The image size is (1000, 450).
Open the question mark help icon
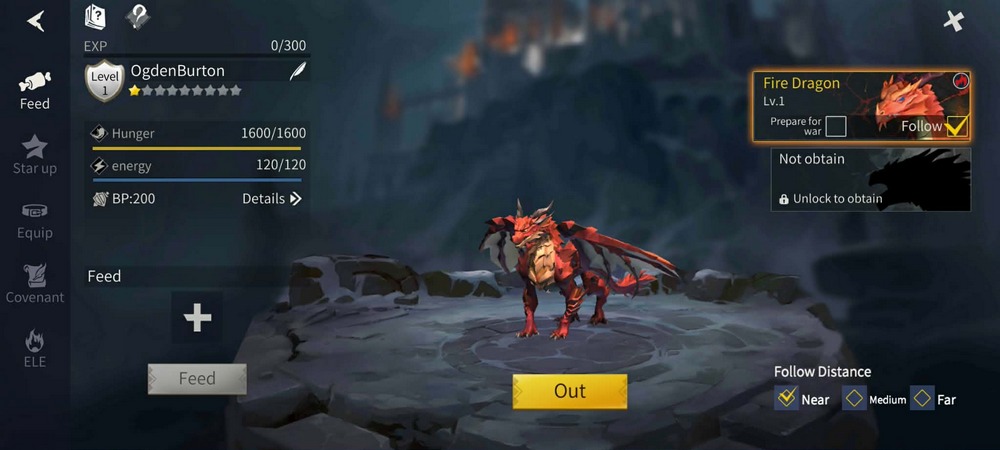tap(138, 17)
